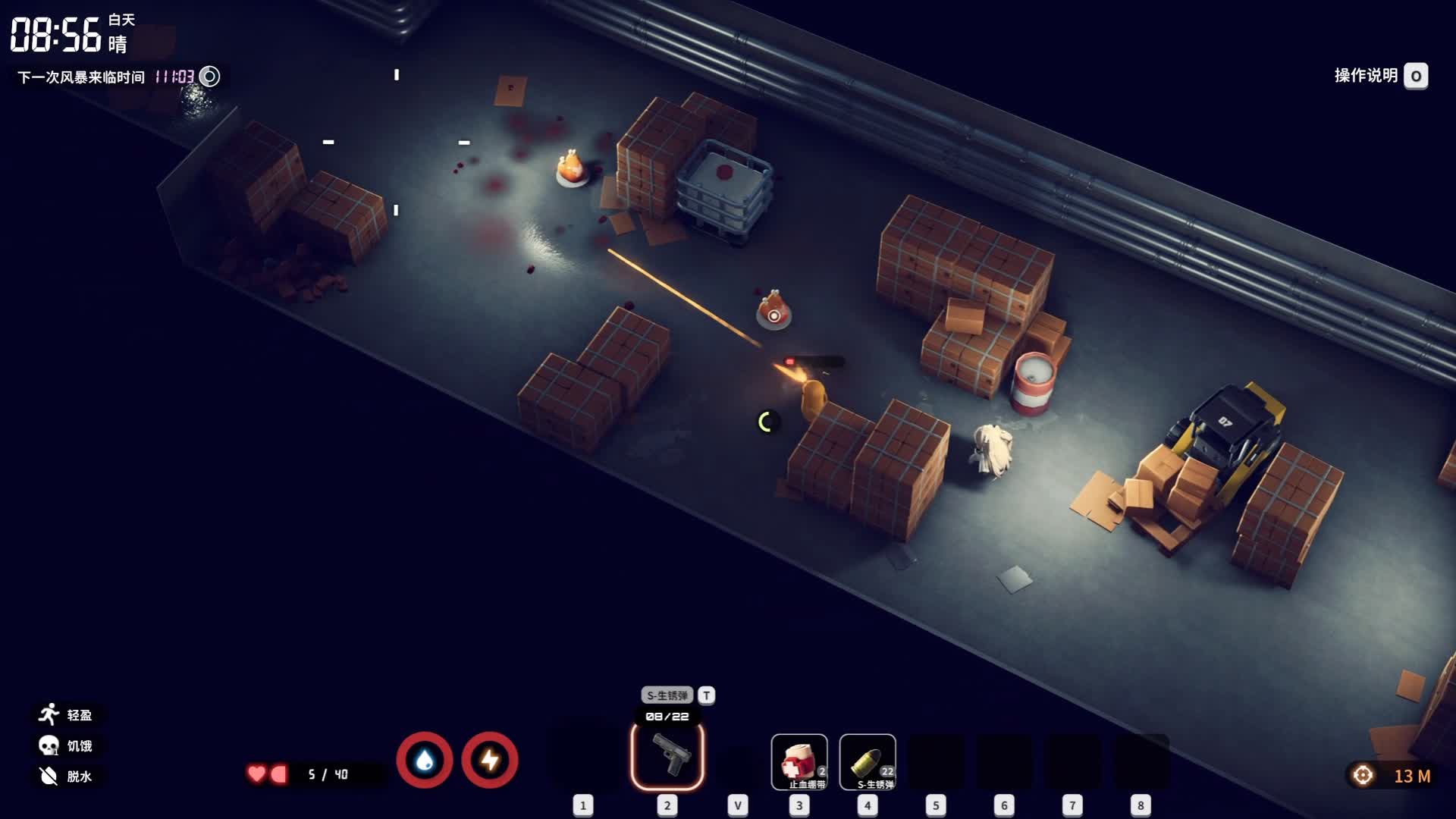Click the 饥饿 hunger status icon
The width and height of the screenshot is (1456, 819).
point(49,745)
